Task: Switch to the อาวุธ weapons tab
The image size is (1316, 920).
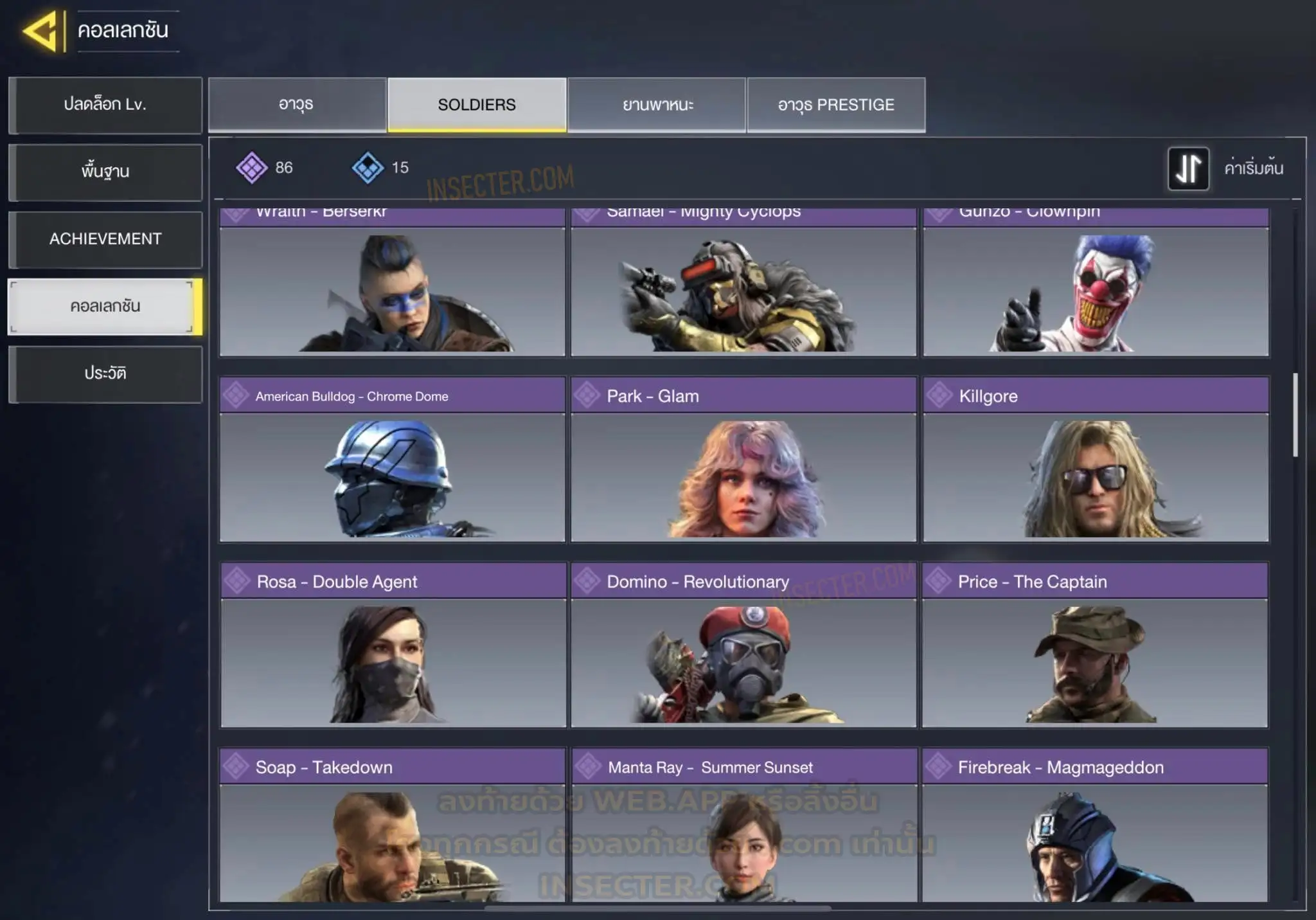Action: (x=296, y=105)
